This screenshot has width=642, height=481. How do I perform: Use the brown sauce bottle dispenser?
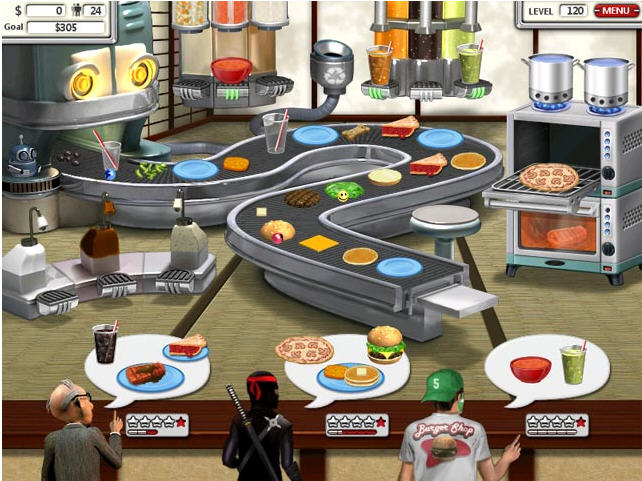pos(98,241)
